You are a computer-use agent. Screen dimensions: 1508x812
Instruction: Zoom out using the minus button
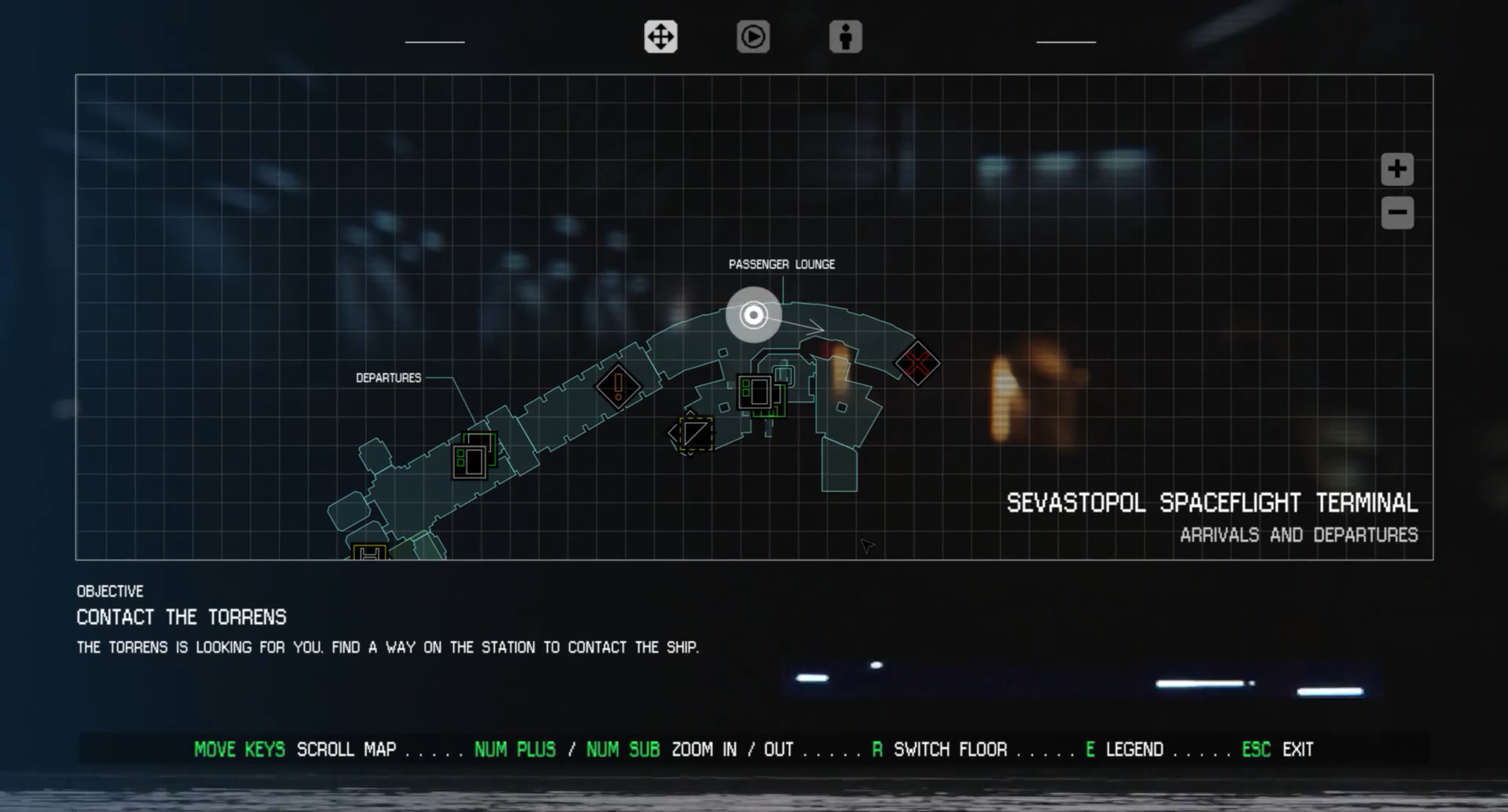click(x=1396, y=213)
